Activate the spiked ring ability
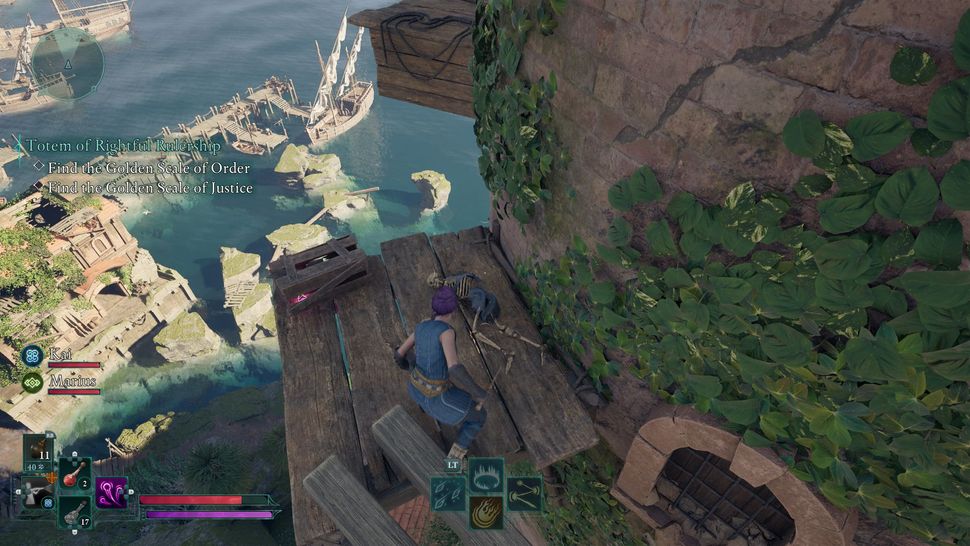 tap(486, 474)
